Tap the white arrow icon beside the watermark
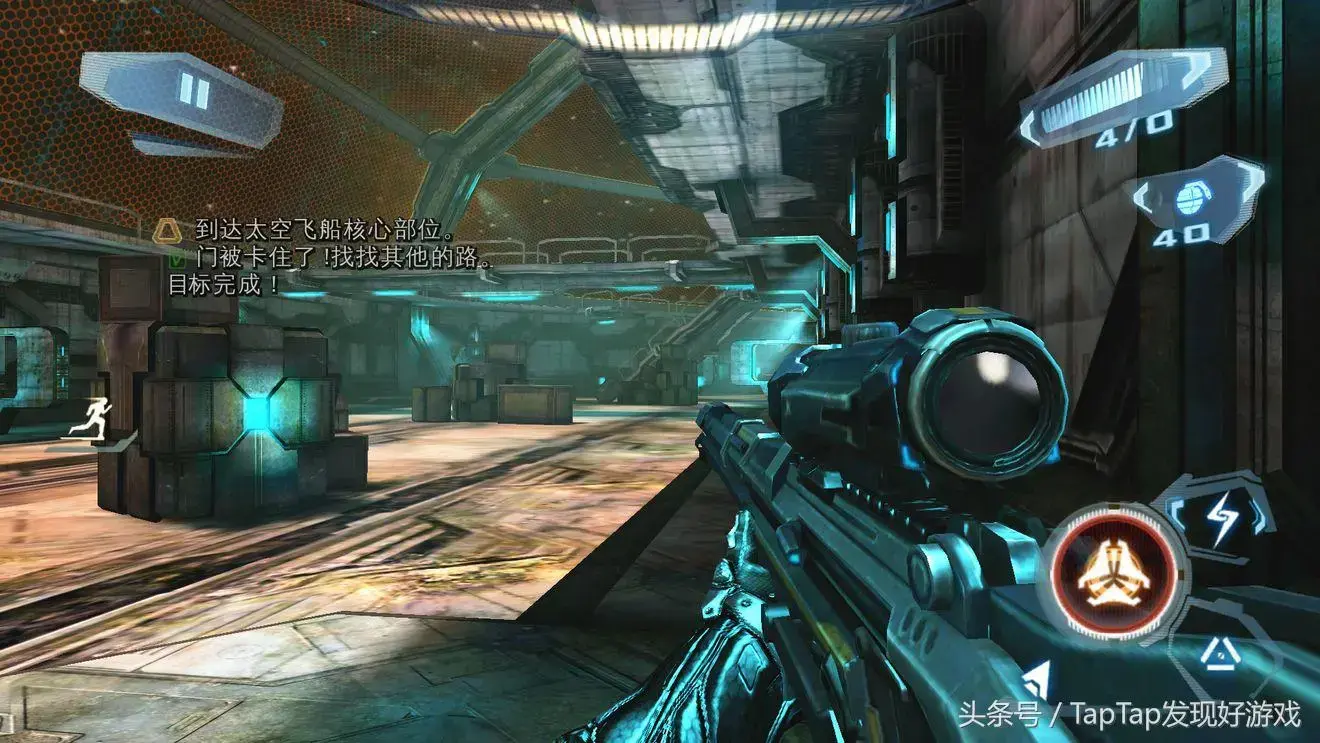1320x743 pixels. [1037, 682]
